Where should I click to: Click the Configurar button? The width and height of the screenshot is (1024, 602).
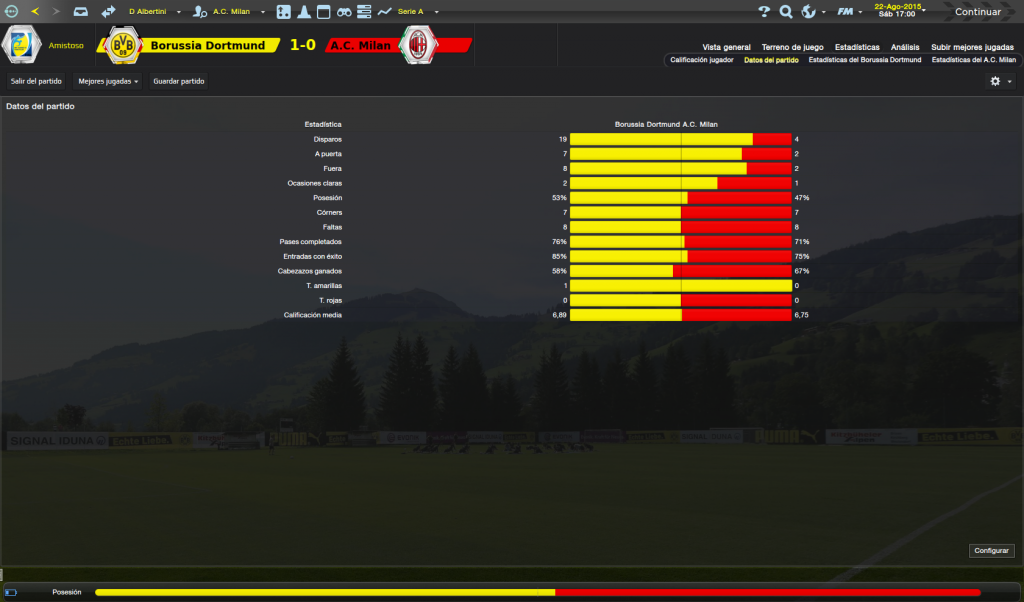coord(991,551)
